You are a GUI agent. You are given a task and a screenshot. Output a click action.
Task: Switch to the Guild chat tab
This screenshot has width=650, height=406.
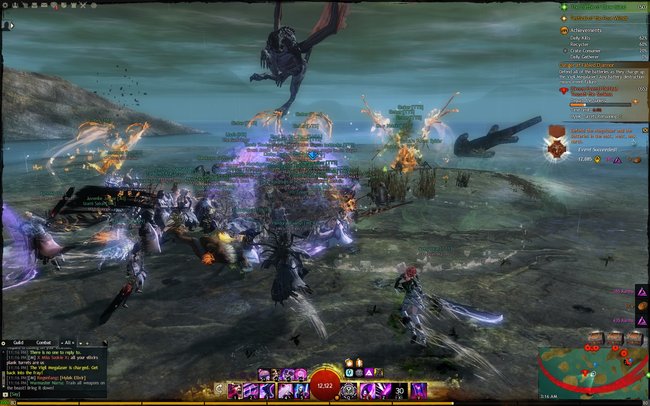point(20,343)
